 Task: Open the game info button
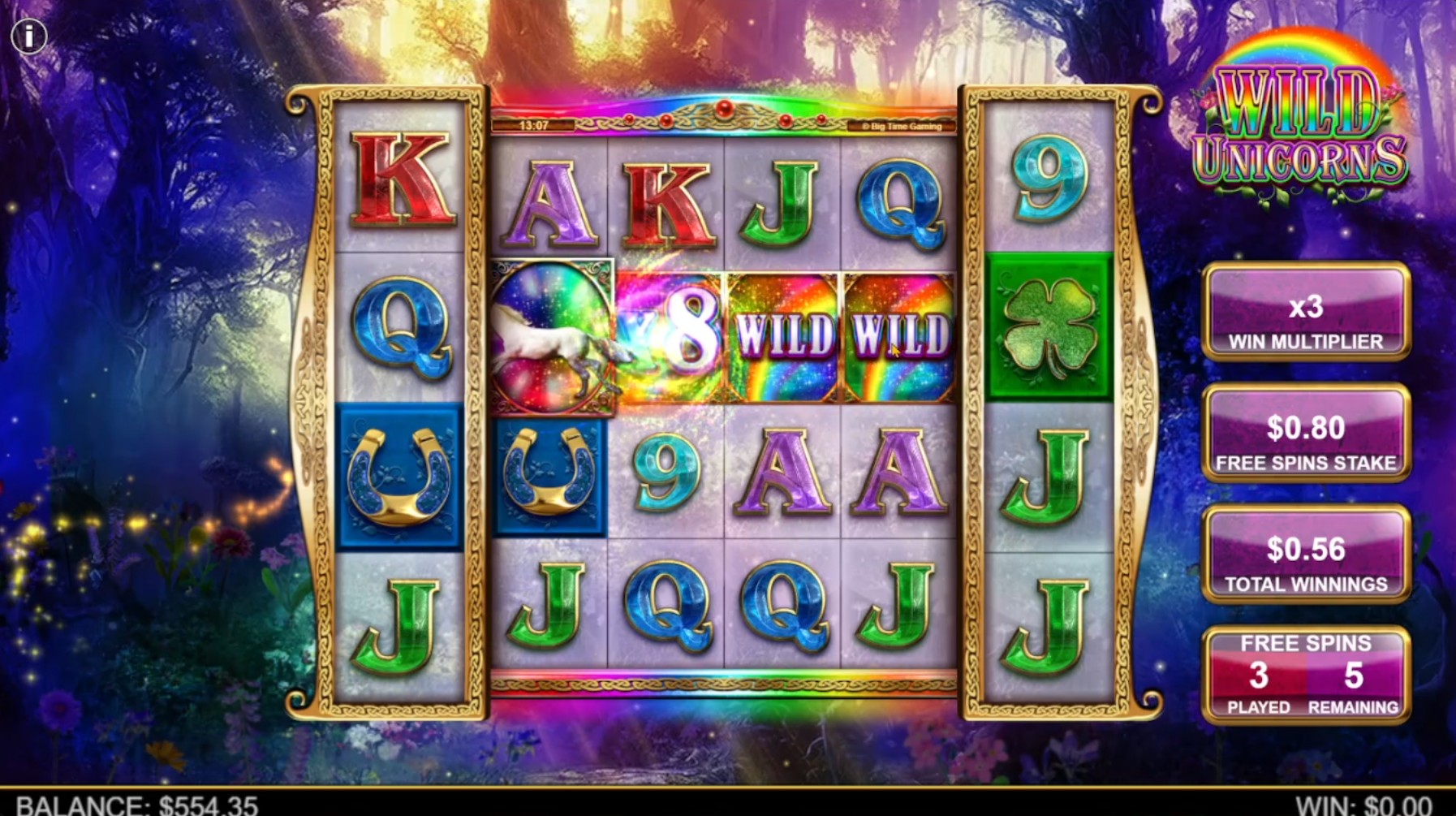(29, 37)
